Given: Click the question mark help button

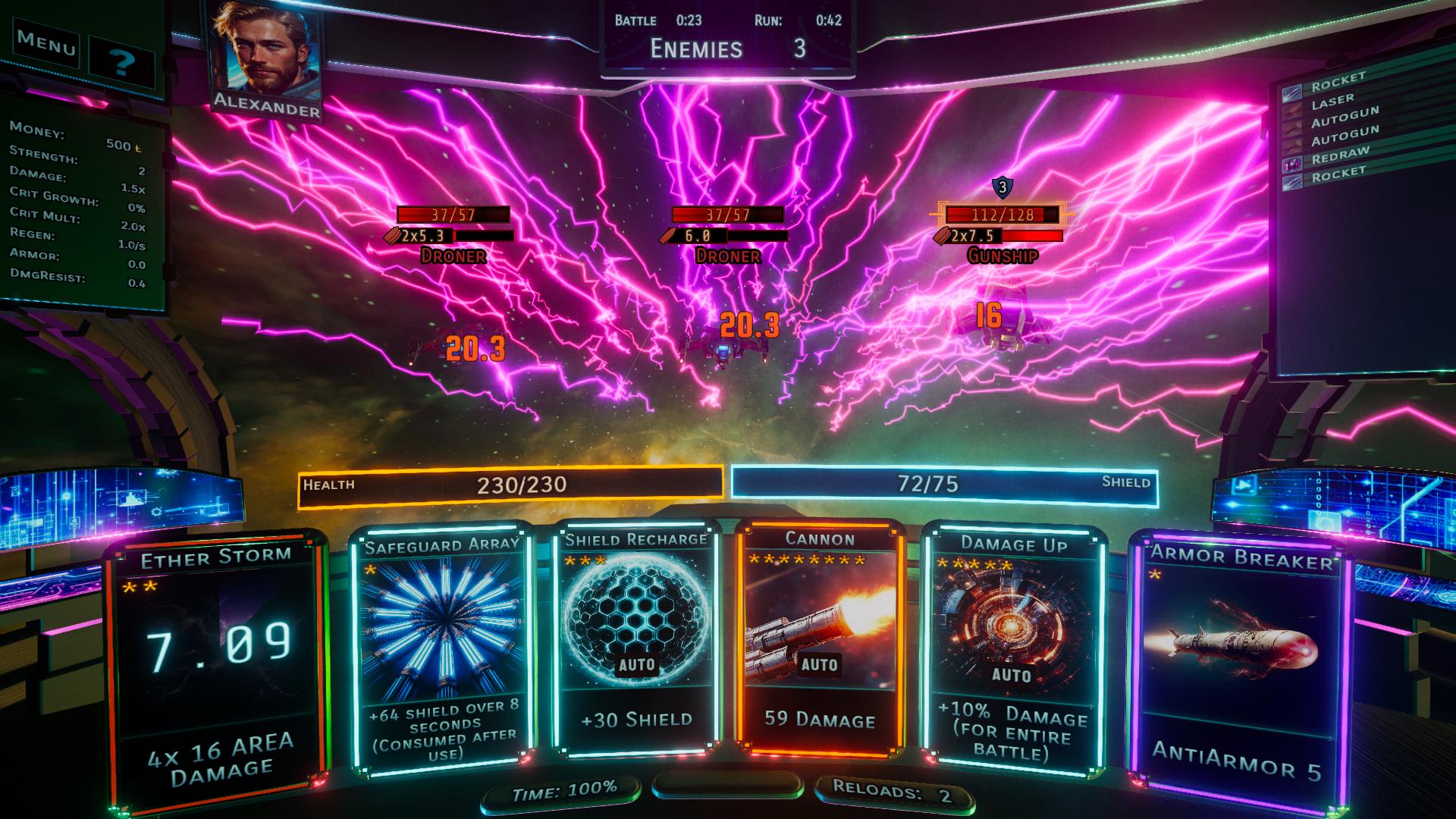Looking at the screenshot, I should tap(121, 62).
